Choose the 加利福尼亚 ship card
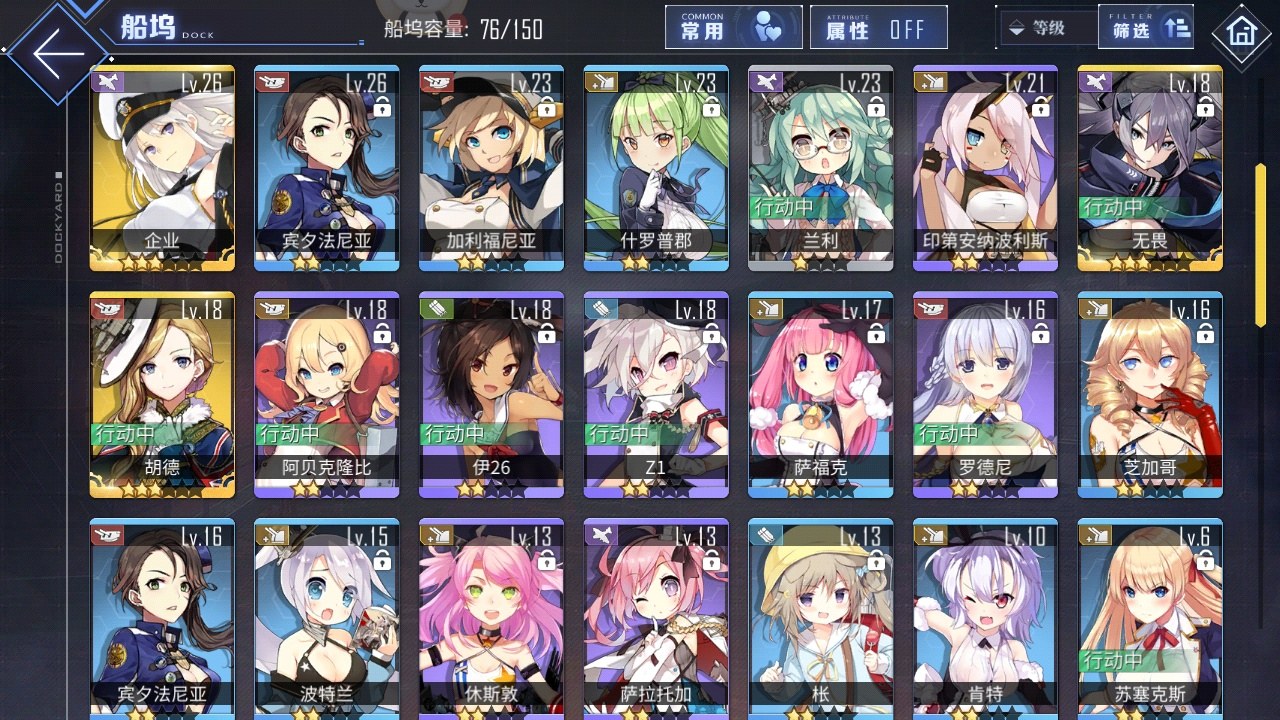The image size is (1280, 720). click(491, 168)
